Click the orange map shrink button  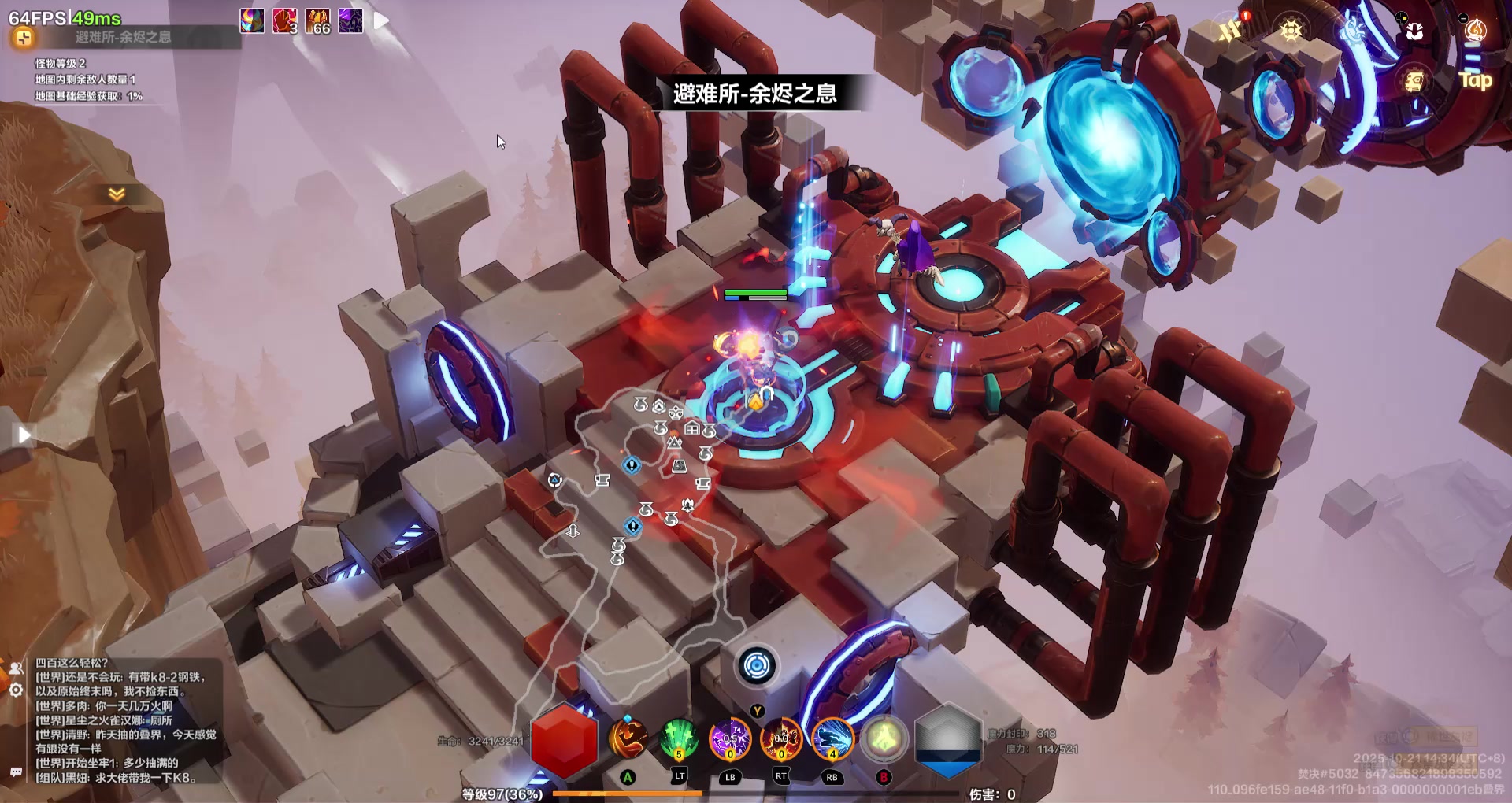[23, 37]
